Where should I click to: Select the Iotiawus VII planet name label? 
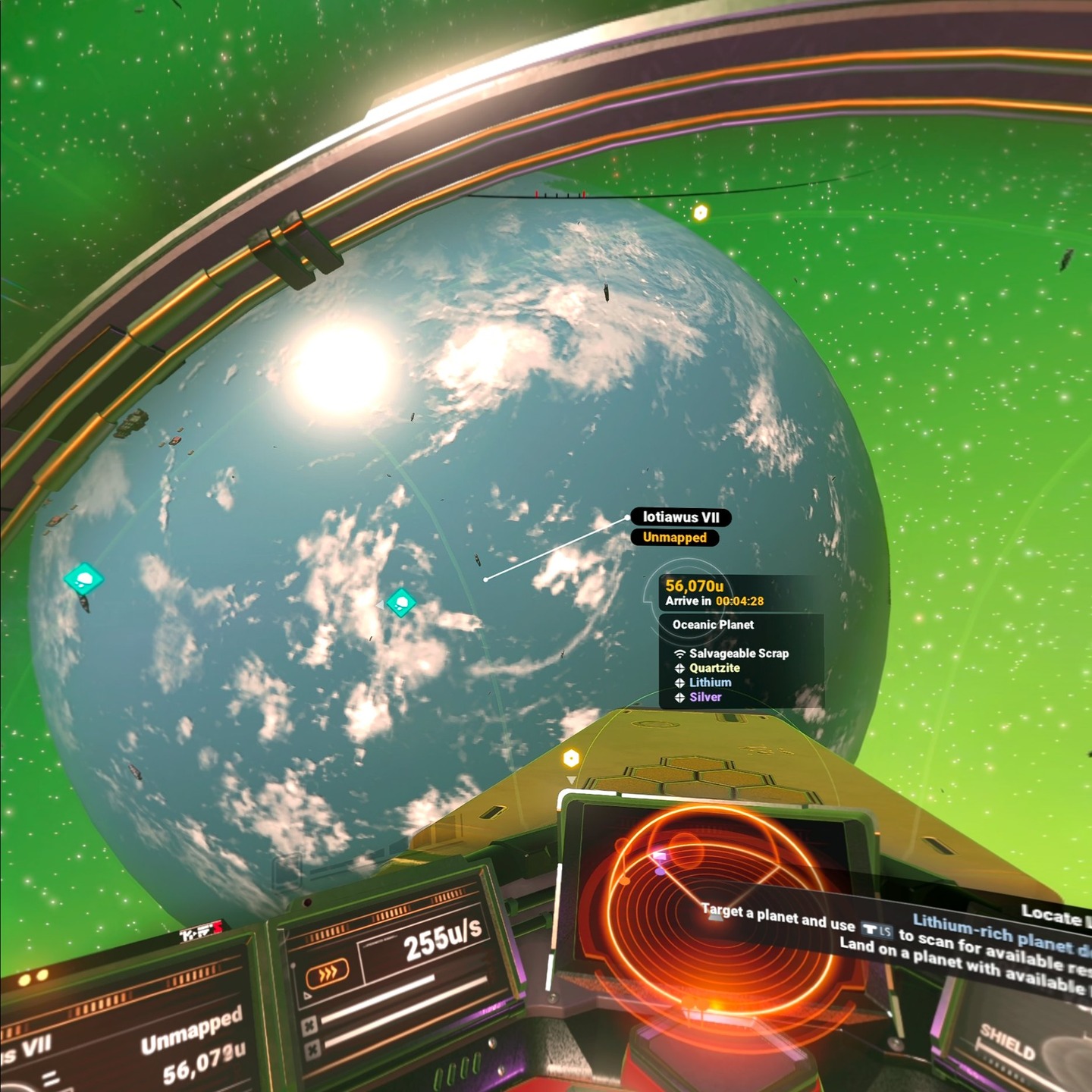680,517
